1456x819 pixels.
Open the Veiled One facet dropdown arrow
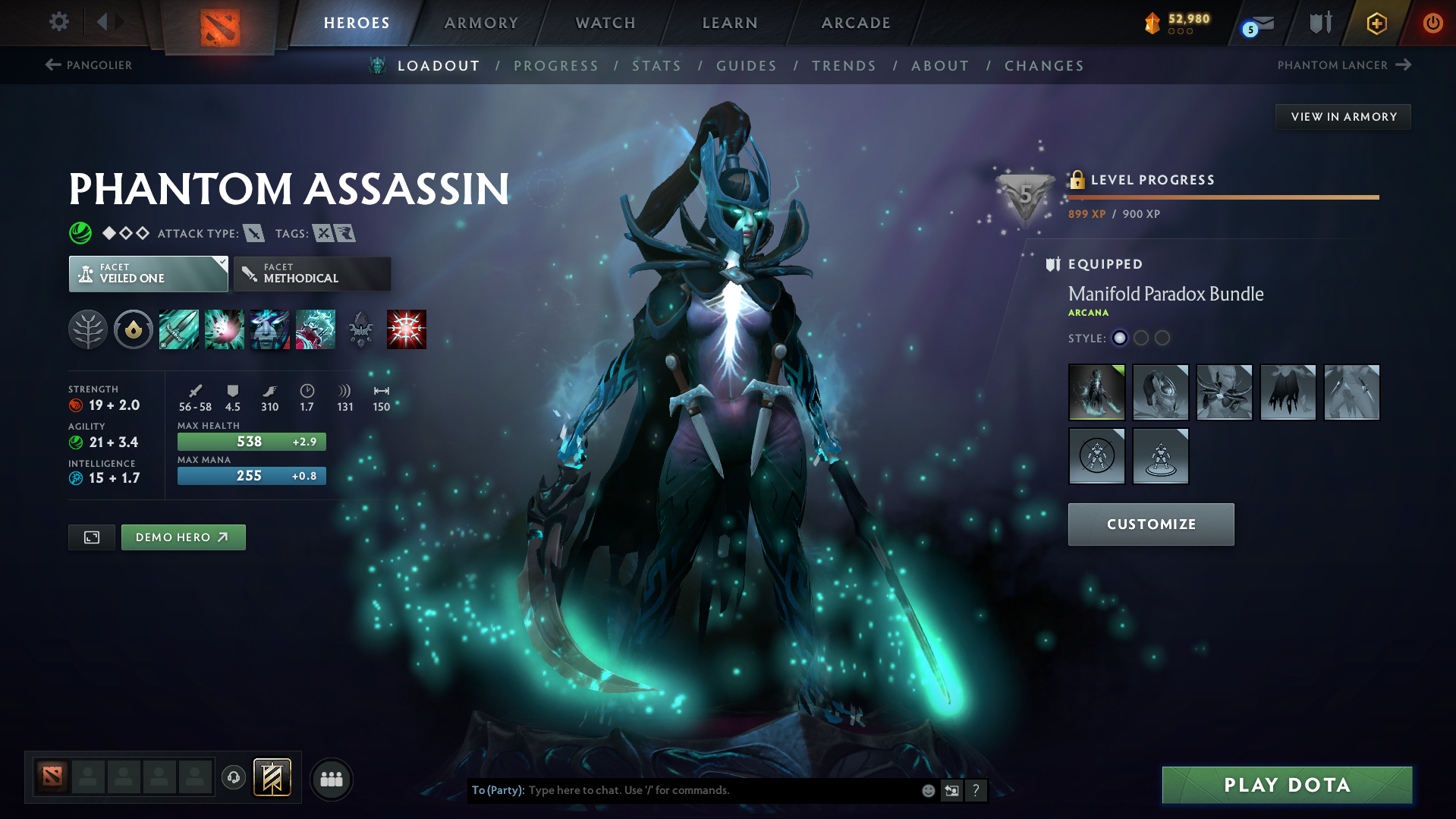click(x=221, y=263)
